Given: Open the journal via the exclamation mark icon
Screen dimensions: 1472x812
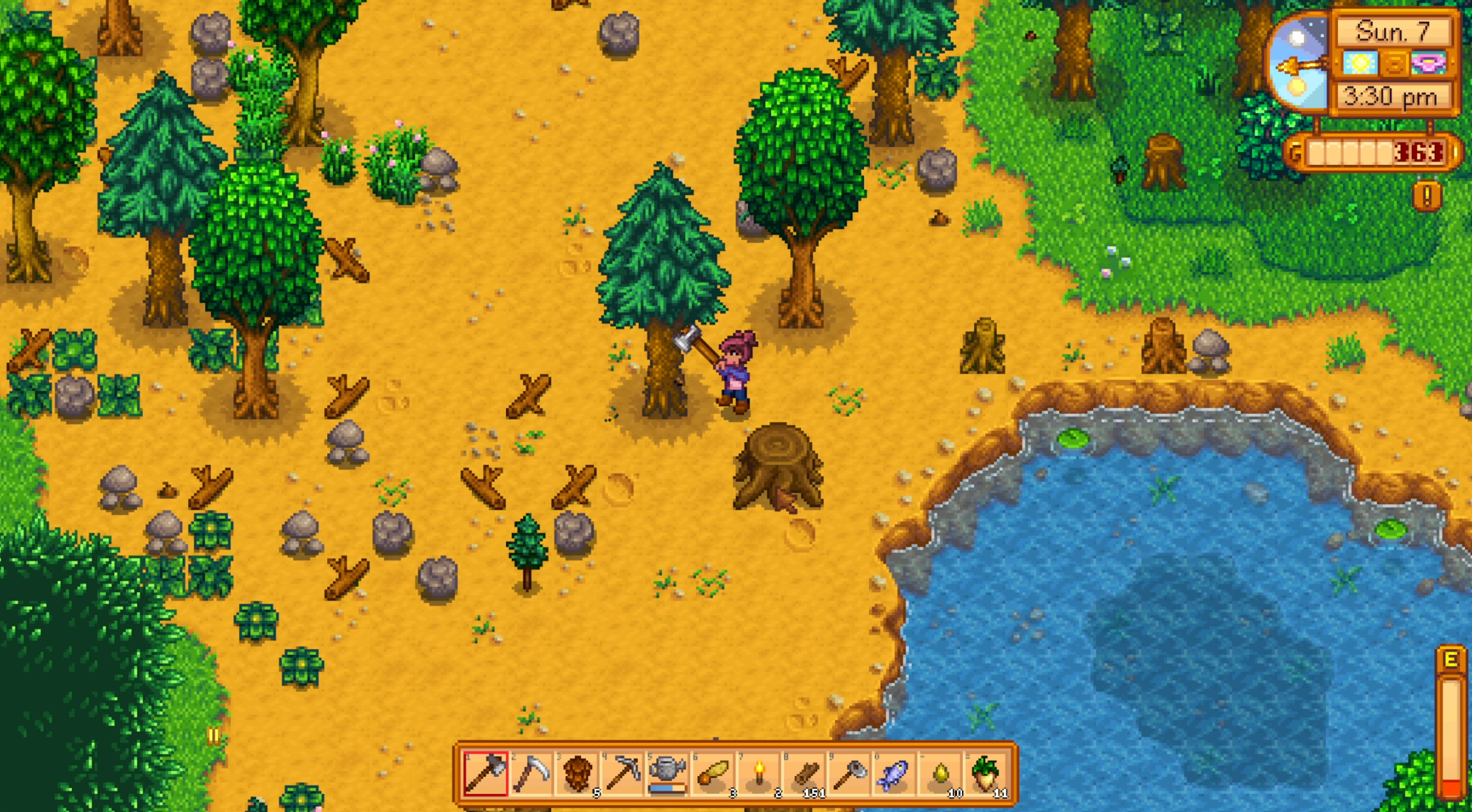Looking at the screenshot, I should [1427, 196].
